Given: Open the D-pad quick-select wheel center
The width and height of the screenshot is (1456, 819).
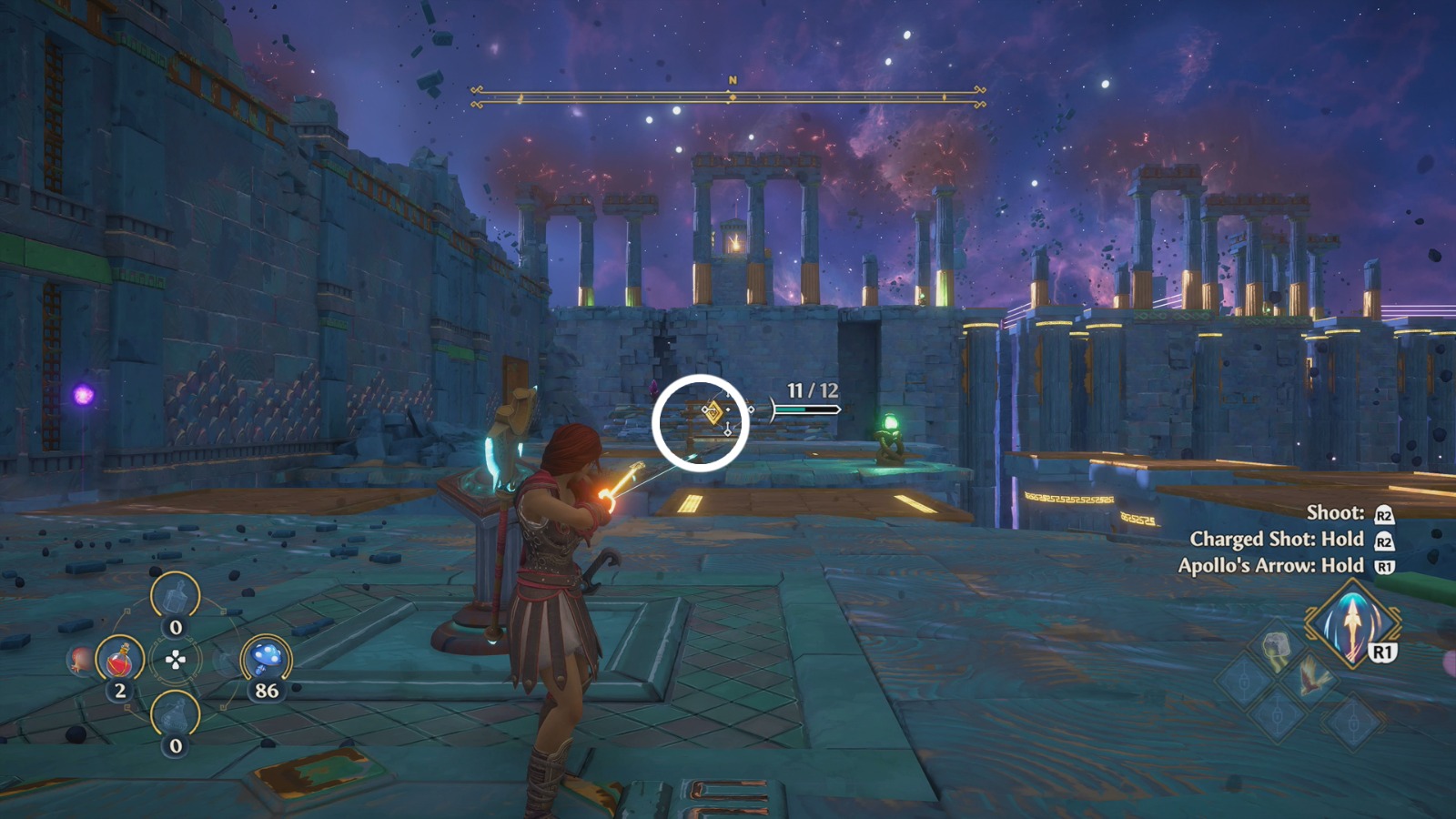Looking at the screenshot, I should [176, 659].
